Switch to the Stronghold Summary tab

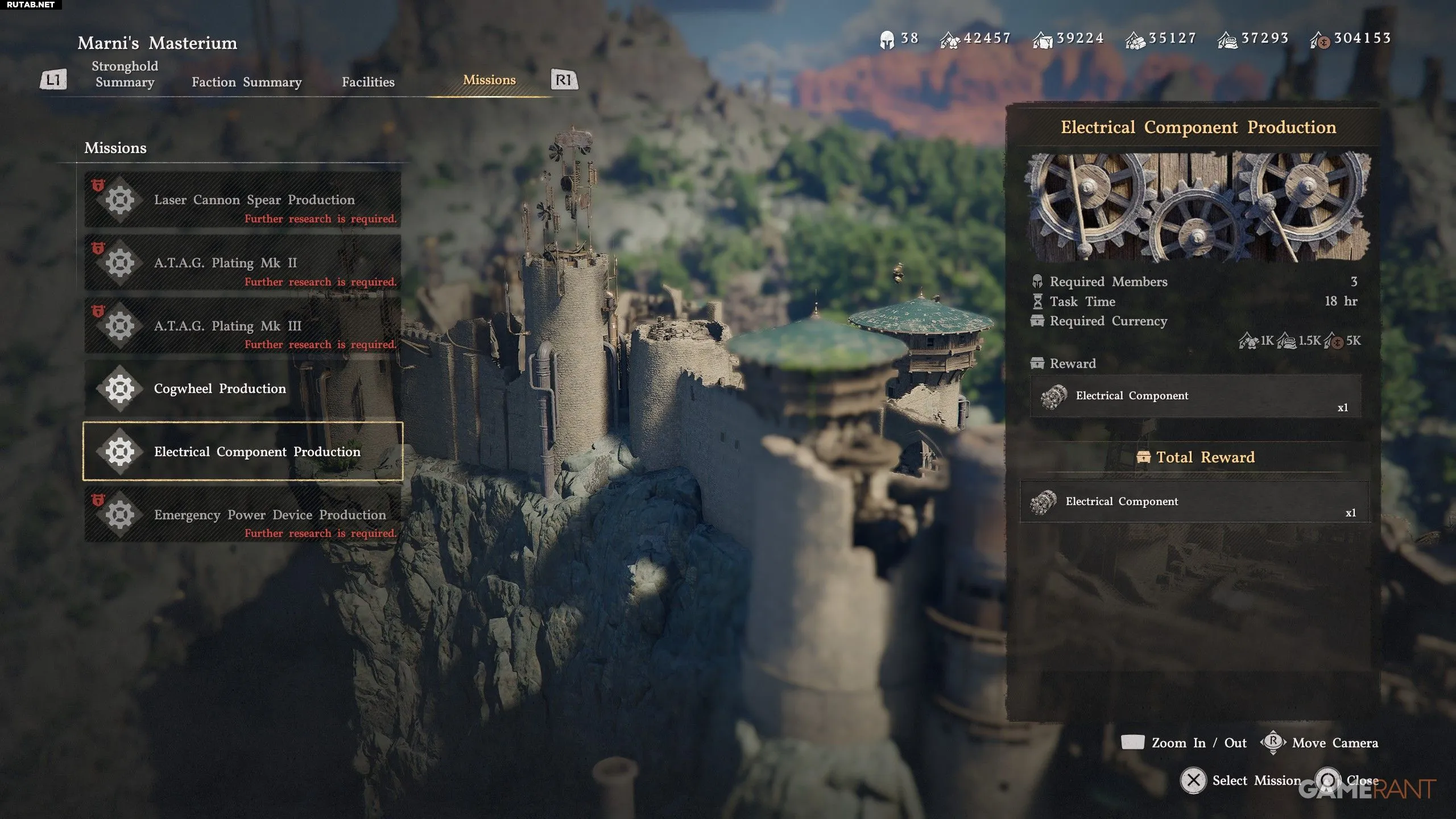click(x=125, y=74)
